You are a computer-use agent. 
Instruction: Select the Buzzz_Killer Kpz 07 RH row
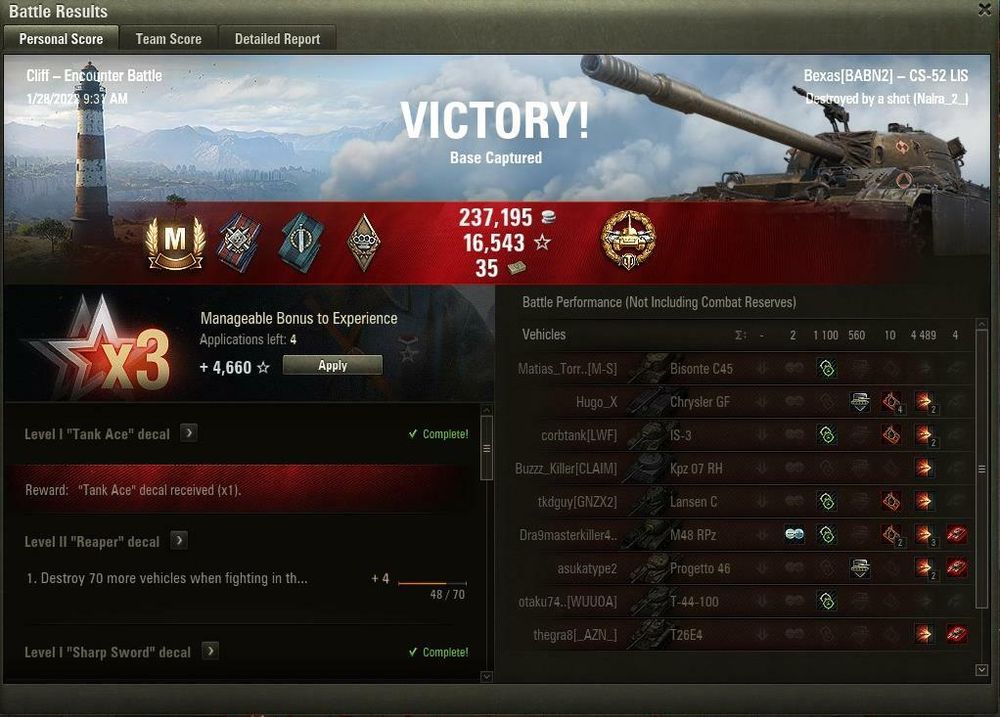point(700,468)
